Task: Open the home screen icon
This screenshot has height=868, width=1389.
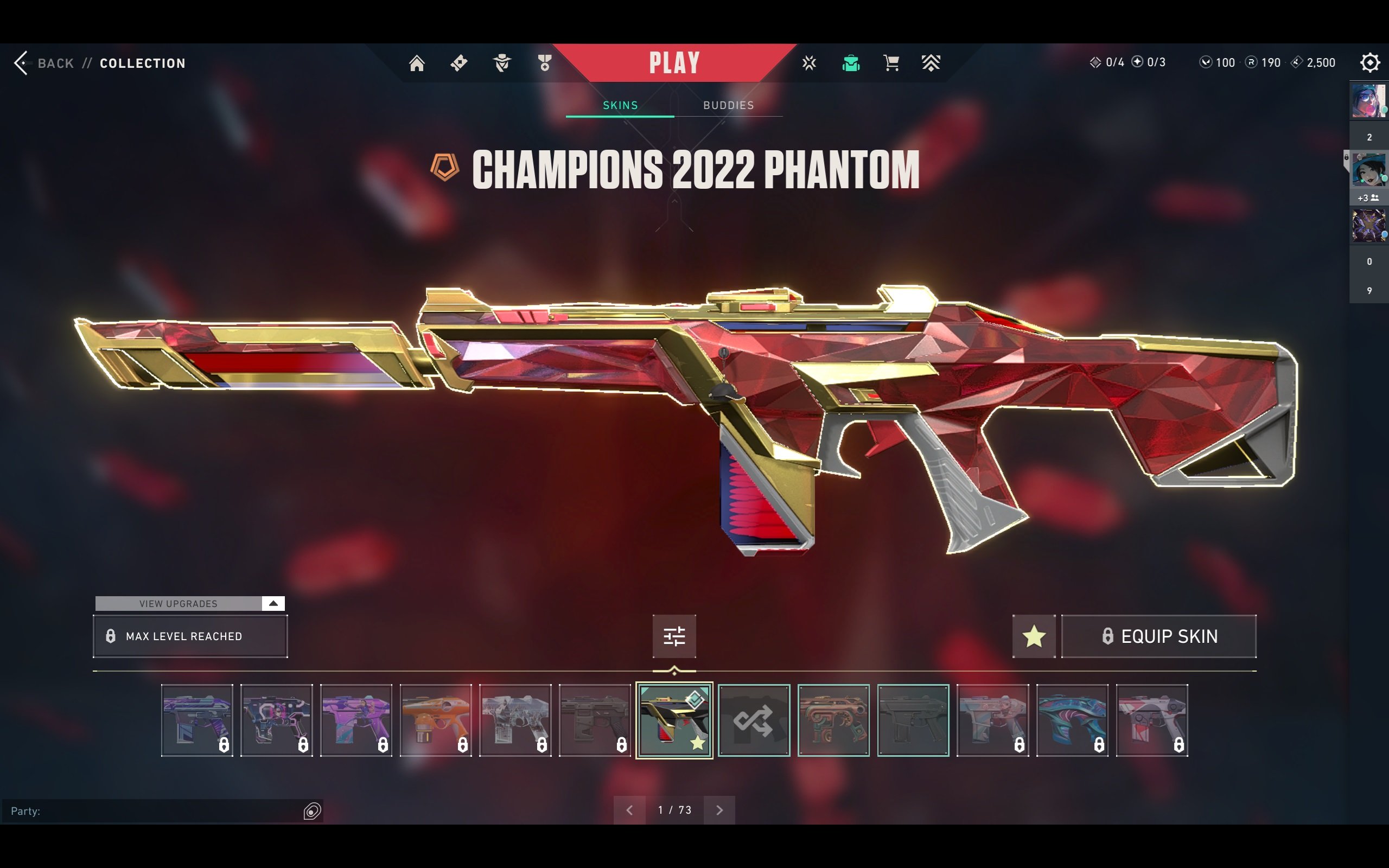Action: point(417,62)
